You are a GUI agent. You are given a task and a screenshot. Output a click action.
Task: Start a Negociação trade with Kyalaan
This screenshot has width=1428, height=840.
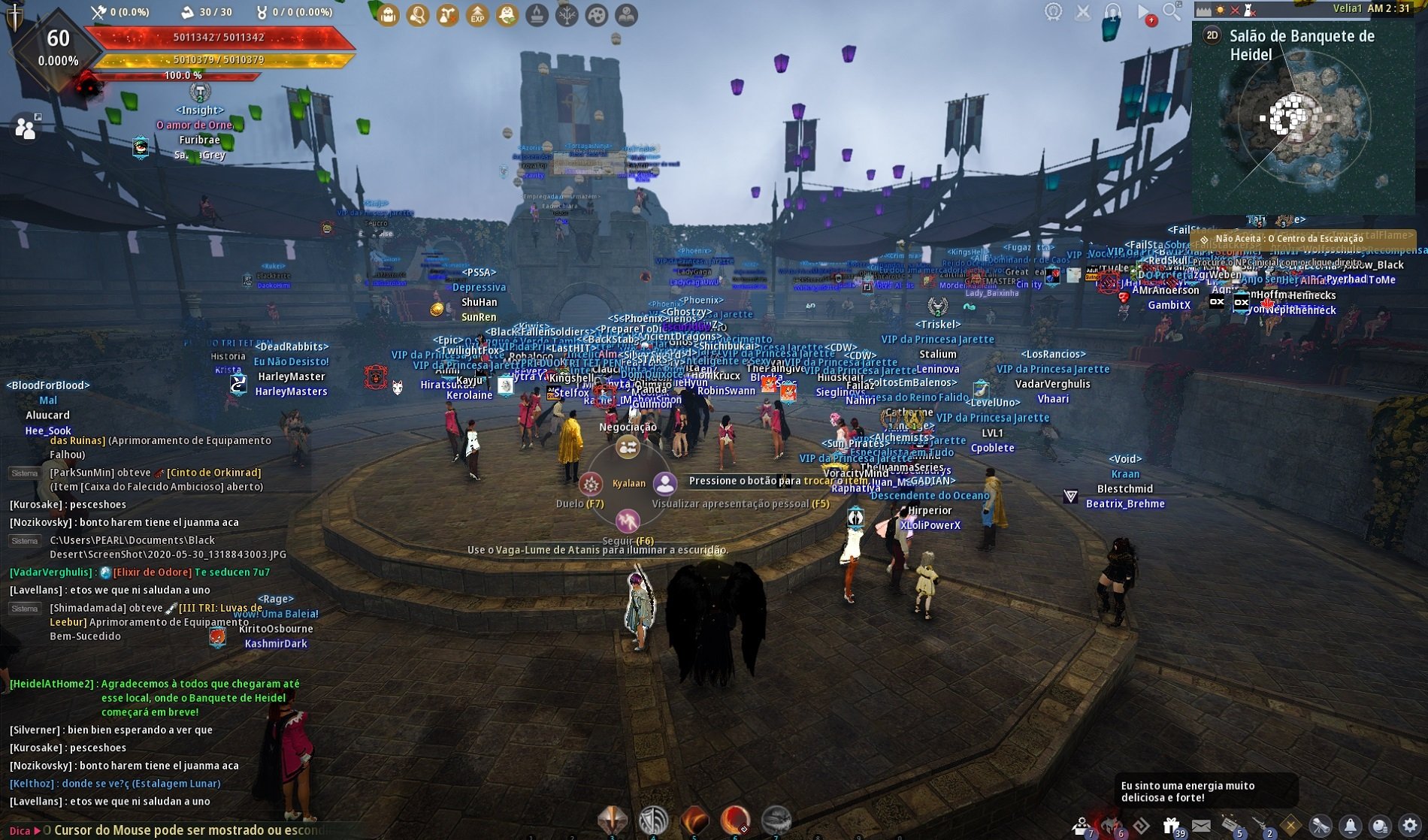[628, 448]
